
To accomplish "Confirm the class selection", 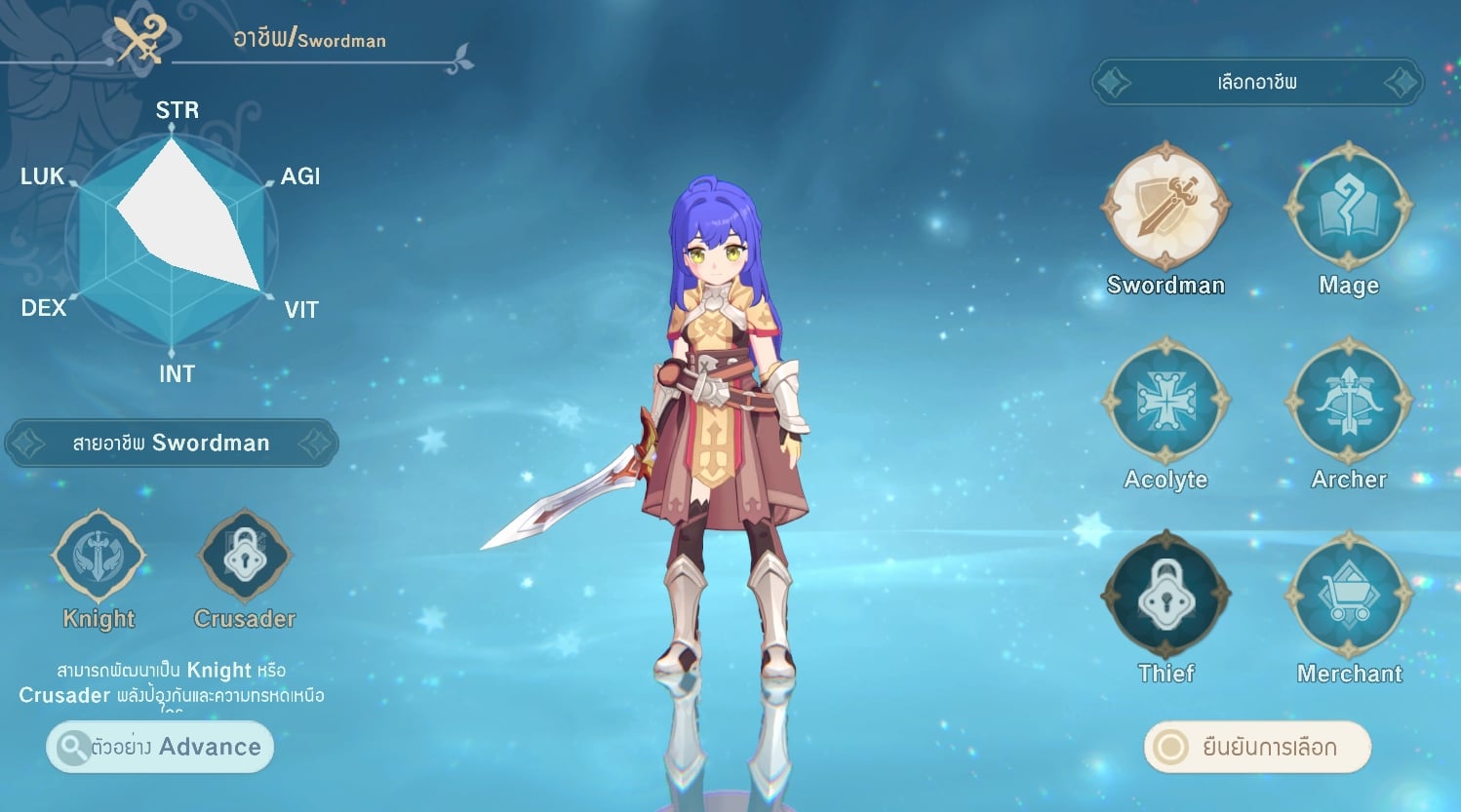I will tap(1257, 748).
